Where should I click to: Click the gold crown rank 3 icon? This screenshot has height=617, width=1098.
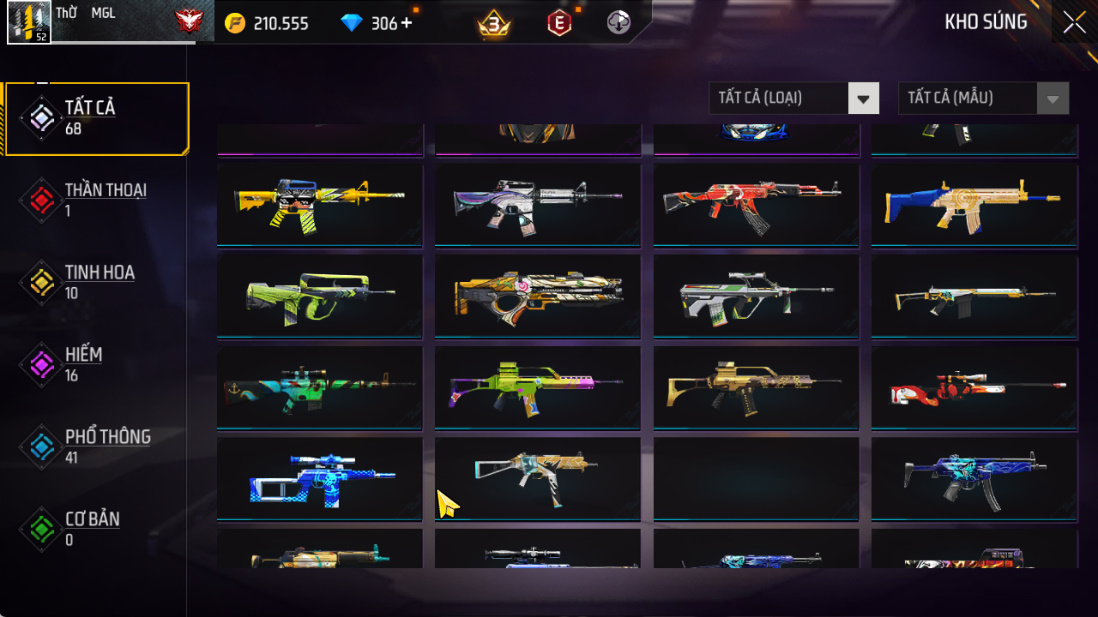pyautogui.click(x=494, y=22)
